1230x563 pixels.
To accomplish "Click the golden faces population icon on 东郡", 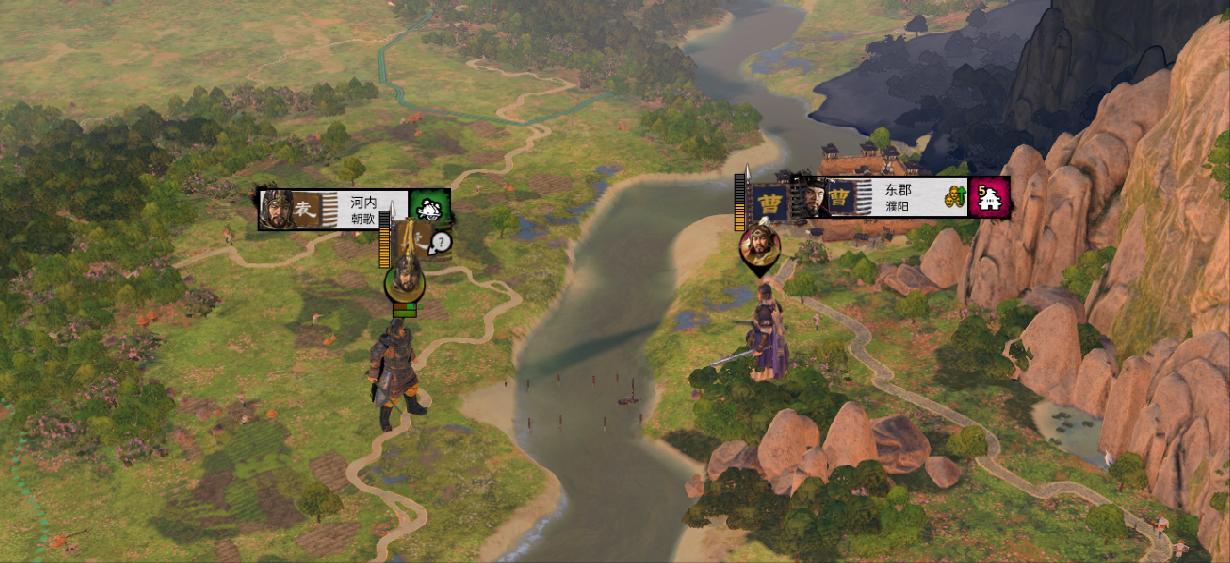I will (x=955, y=197).
